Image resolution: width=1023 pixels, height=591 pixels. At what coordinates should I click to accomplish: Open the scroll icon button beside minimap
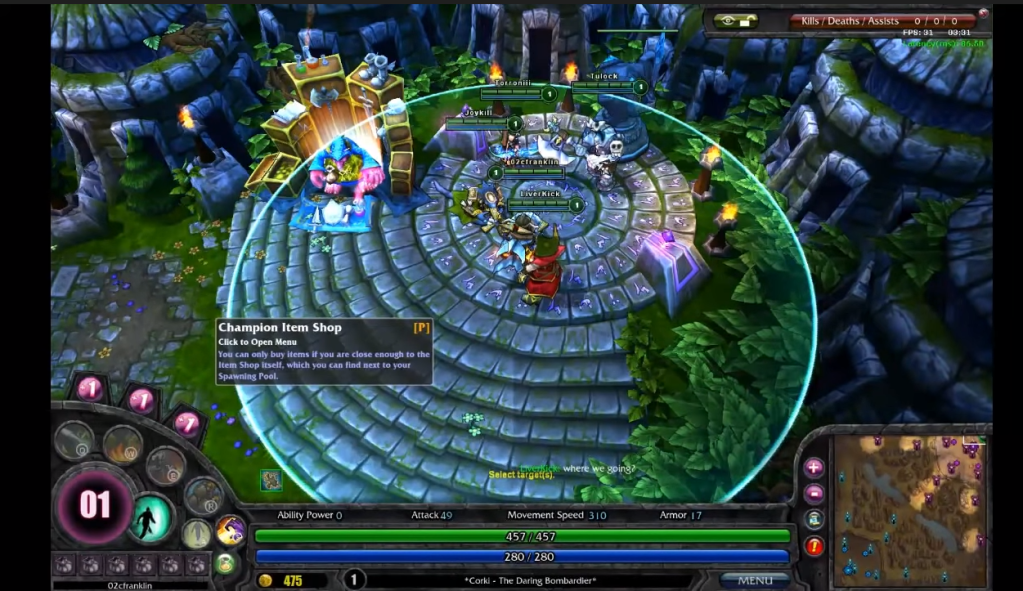[x=814, y=519]
